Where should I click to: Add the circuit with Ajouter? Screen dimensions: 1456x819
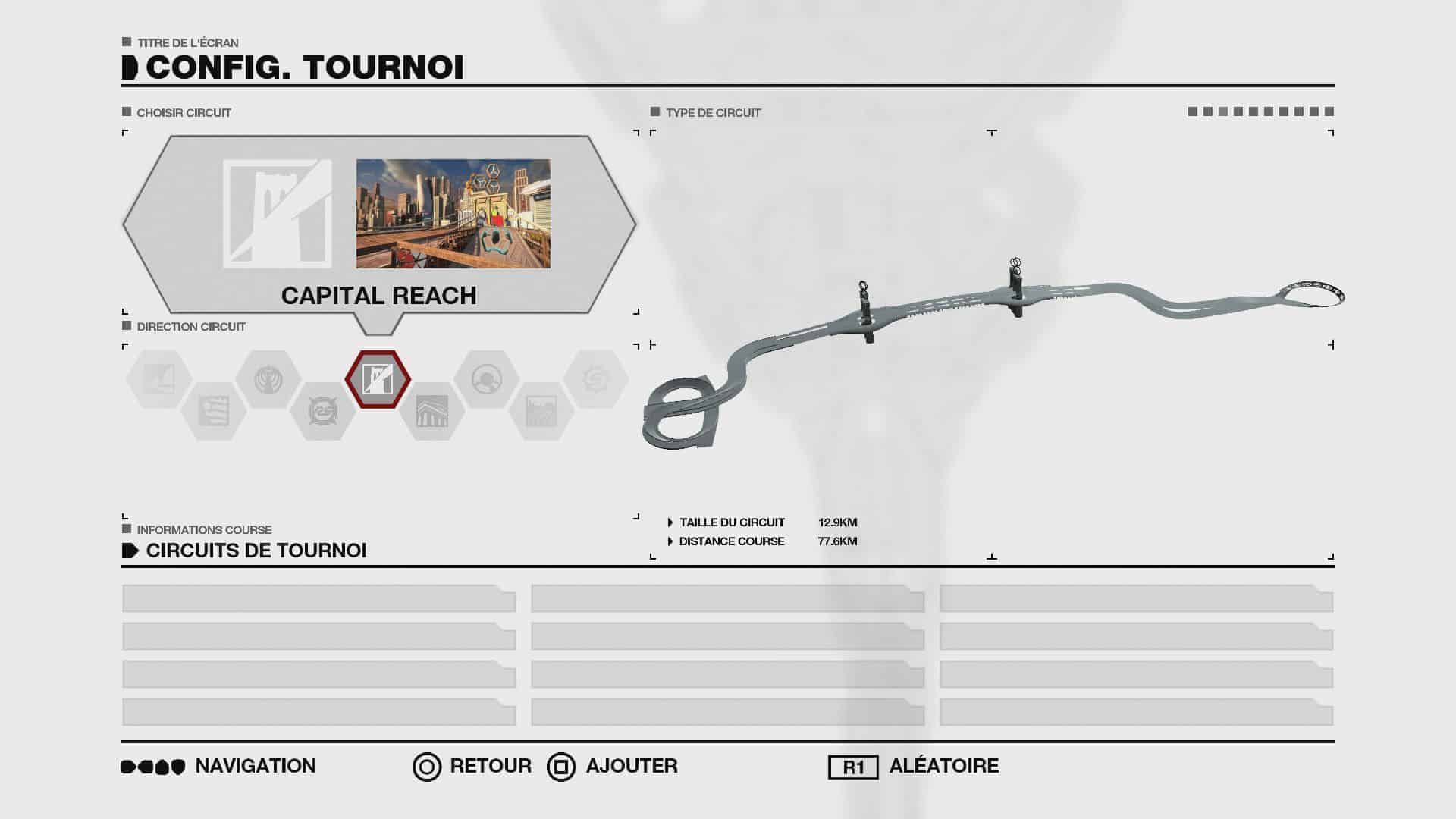(x=613, y=767)
